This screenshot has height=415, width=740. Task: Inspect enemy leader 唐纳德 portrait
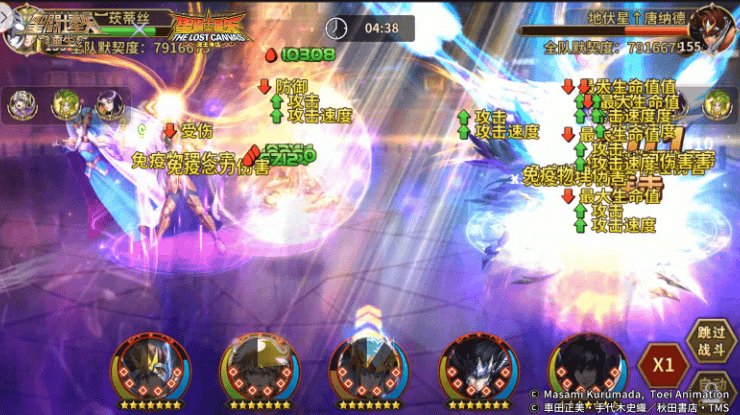coord(710,27)
